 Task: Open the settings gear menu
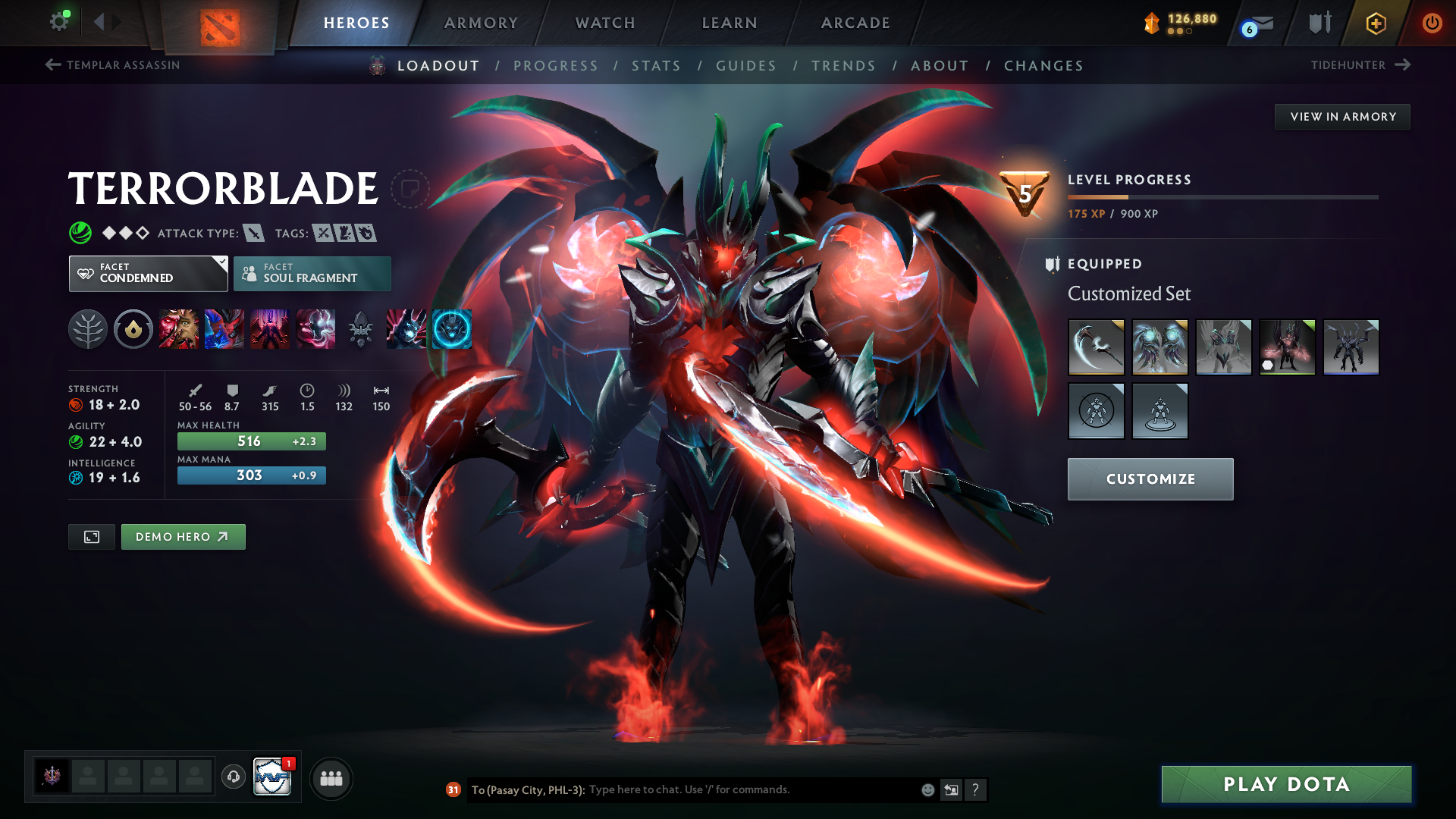pos(58,21)
